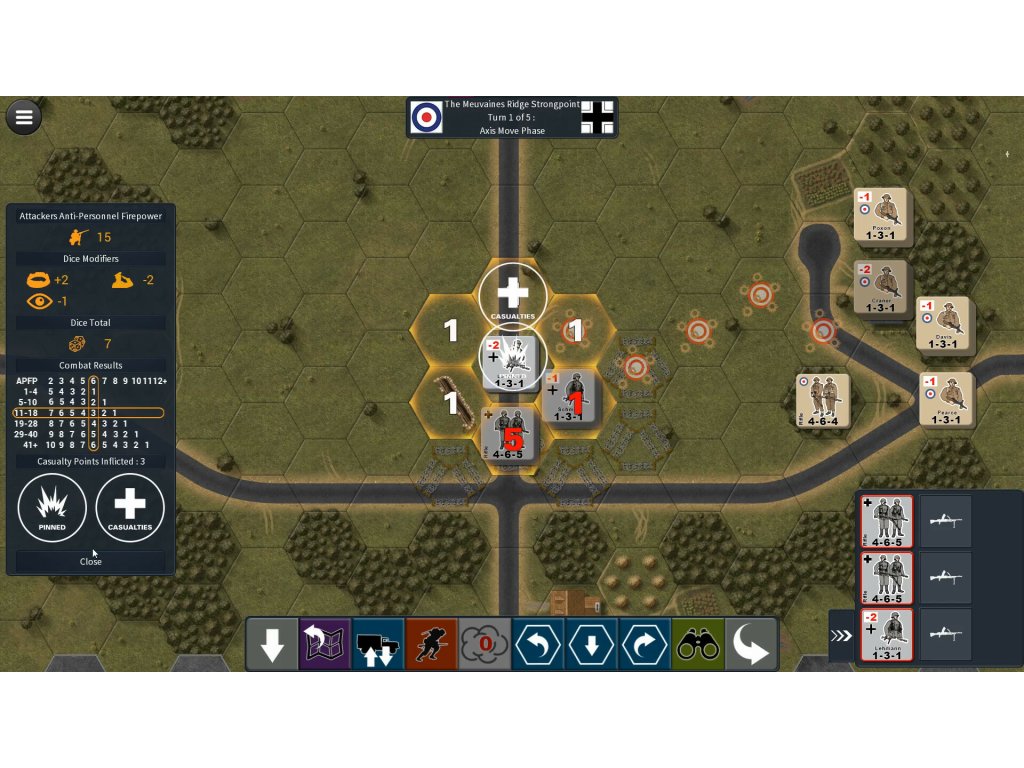This screenshot has width=1024, height=768.
Task: Click the smoke cloud button
Action: (x=485, y=645)
